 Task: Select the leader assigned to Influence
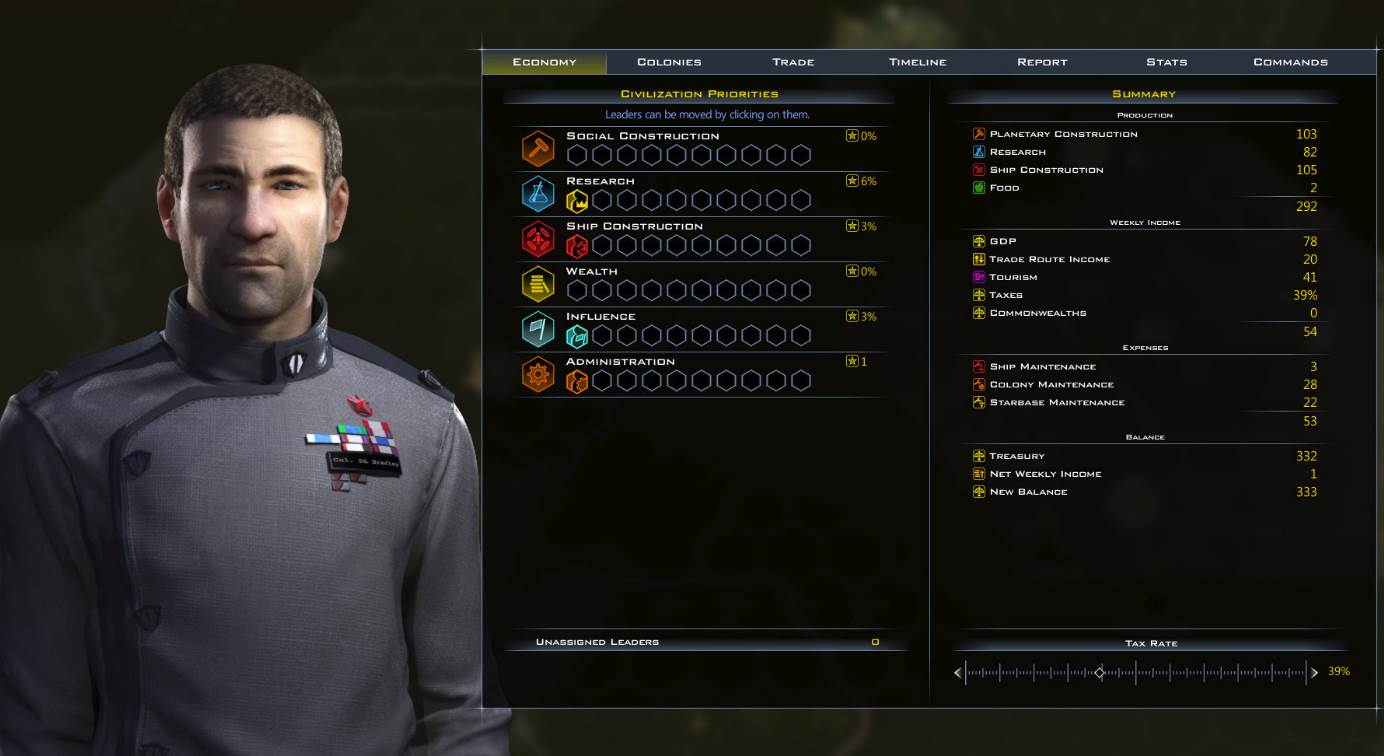coord(577,335)
